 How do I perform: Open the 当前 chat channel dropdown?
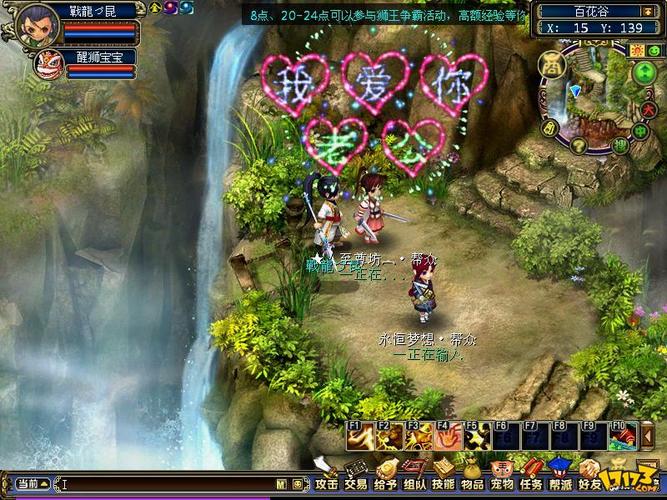point(30,485)
